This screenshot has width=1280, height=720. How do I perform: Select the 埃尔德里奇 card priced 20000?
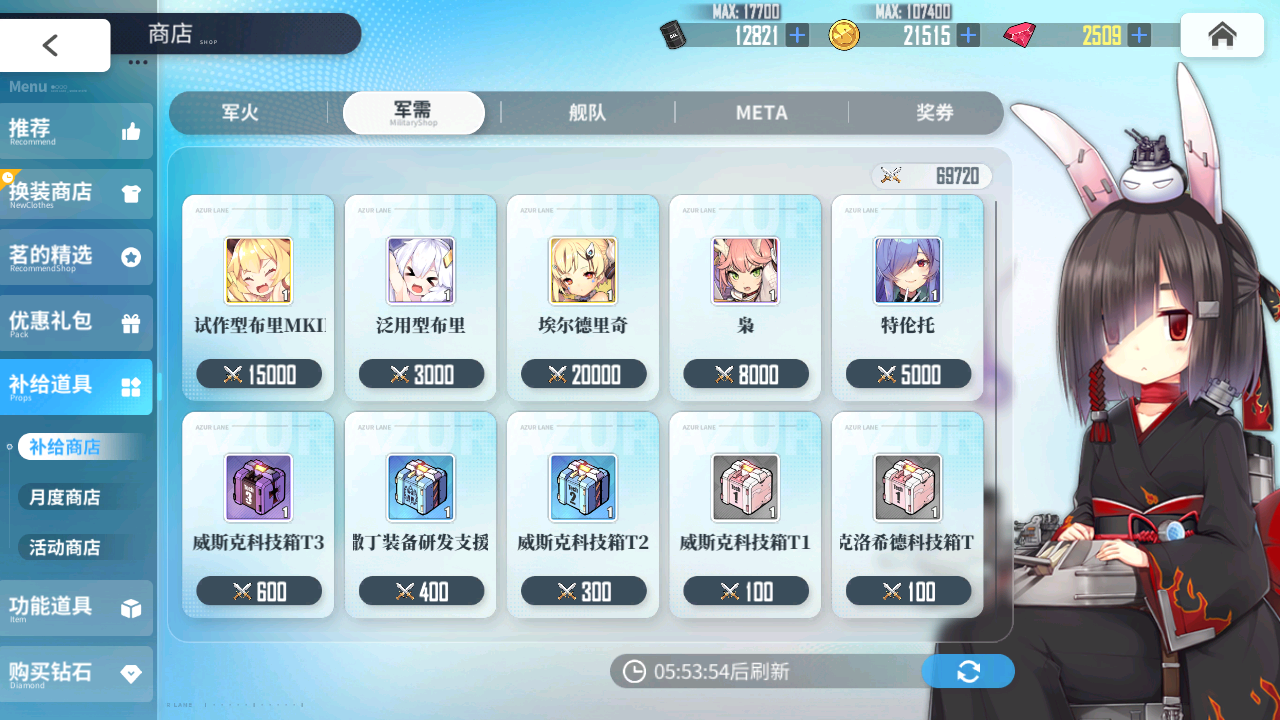[x=583, y=298]
